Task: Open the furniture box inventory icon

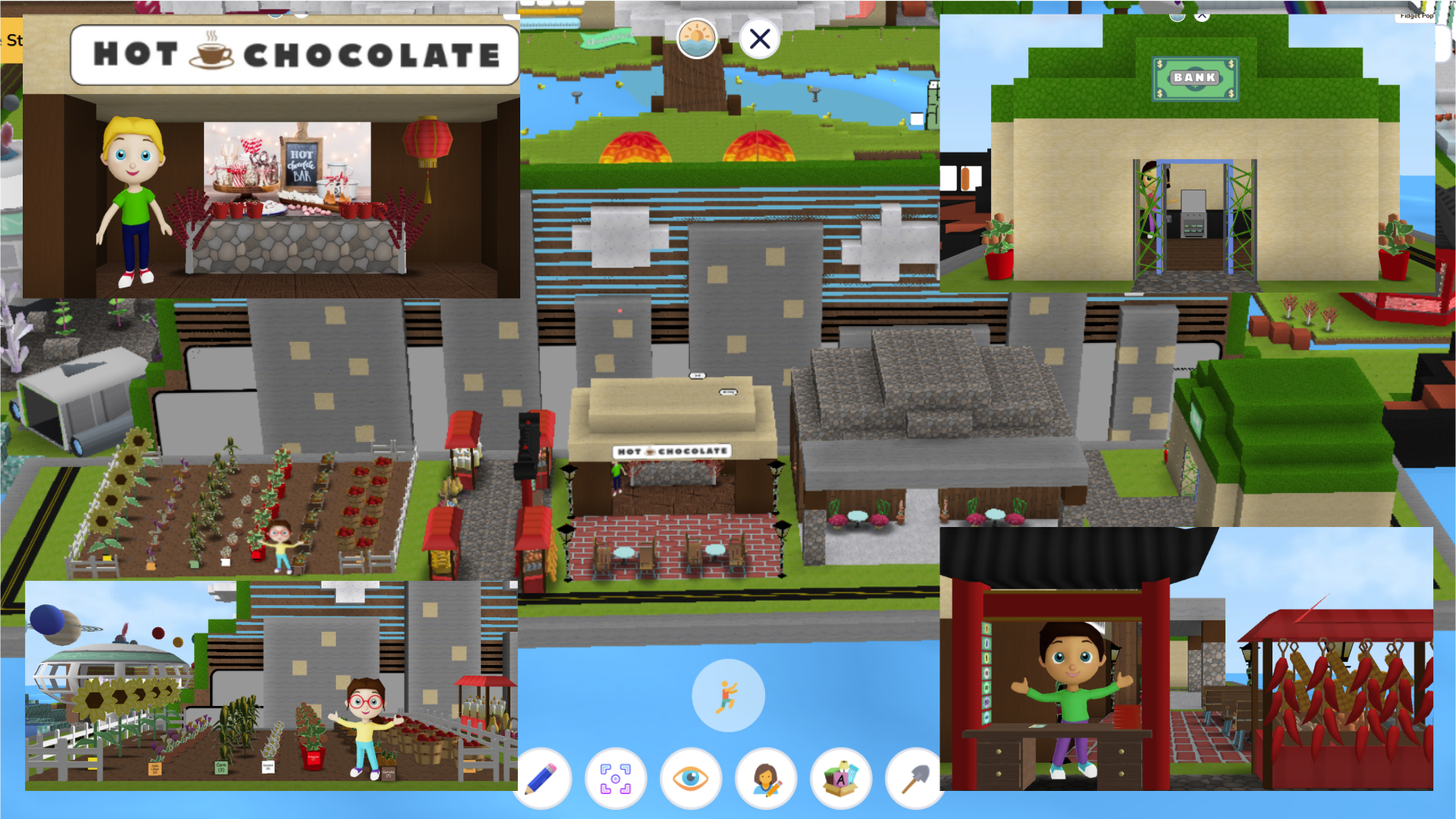Action: 839,778
